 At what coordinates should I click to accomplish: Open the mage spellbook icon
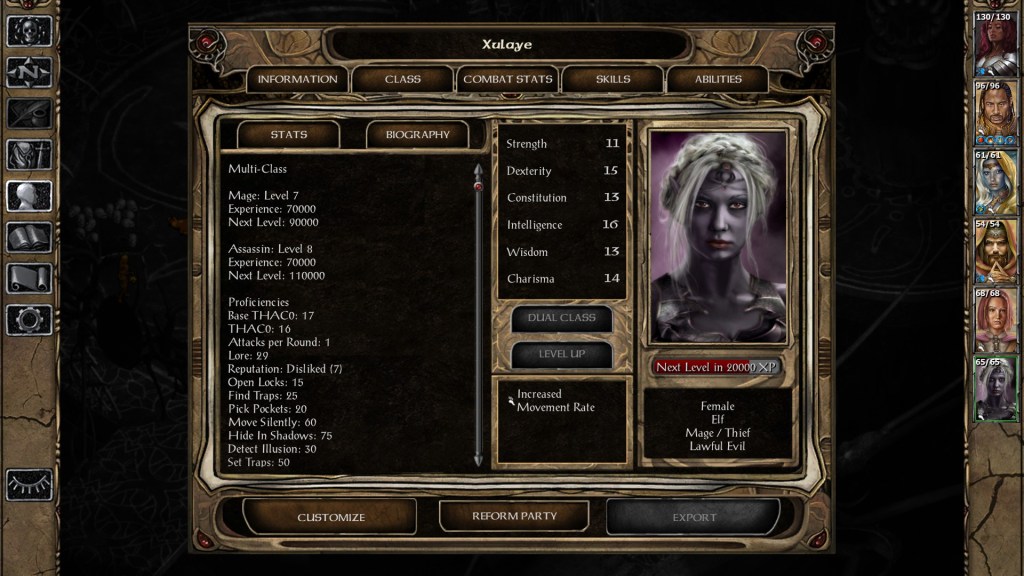29,237
